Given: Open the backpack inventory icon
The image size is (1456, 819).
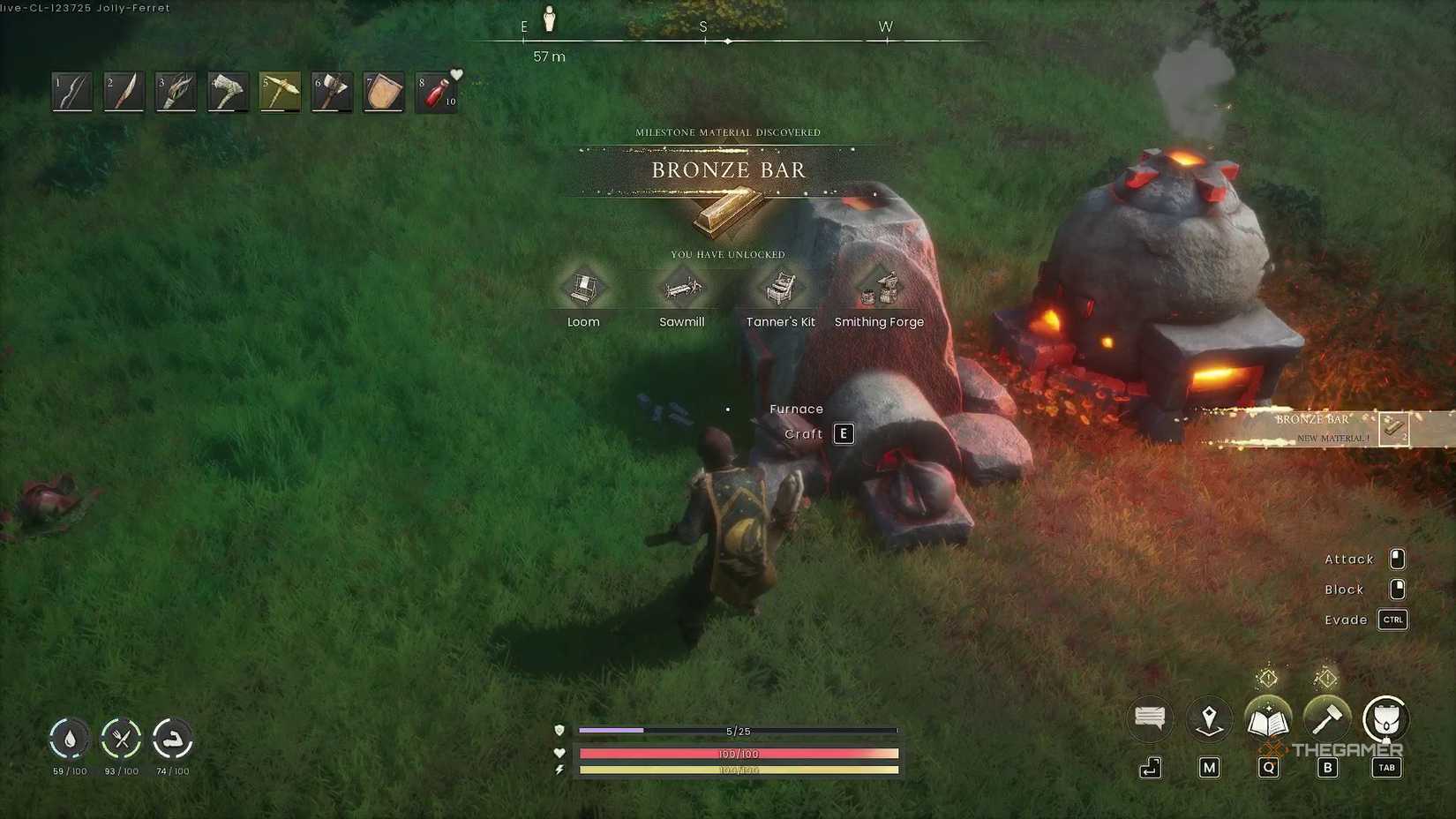Looking at the screenshot, I should tap(1385, 720).
